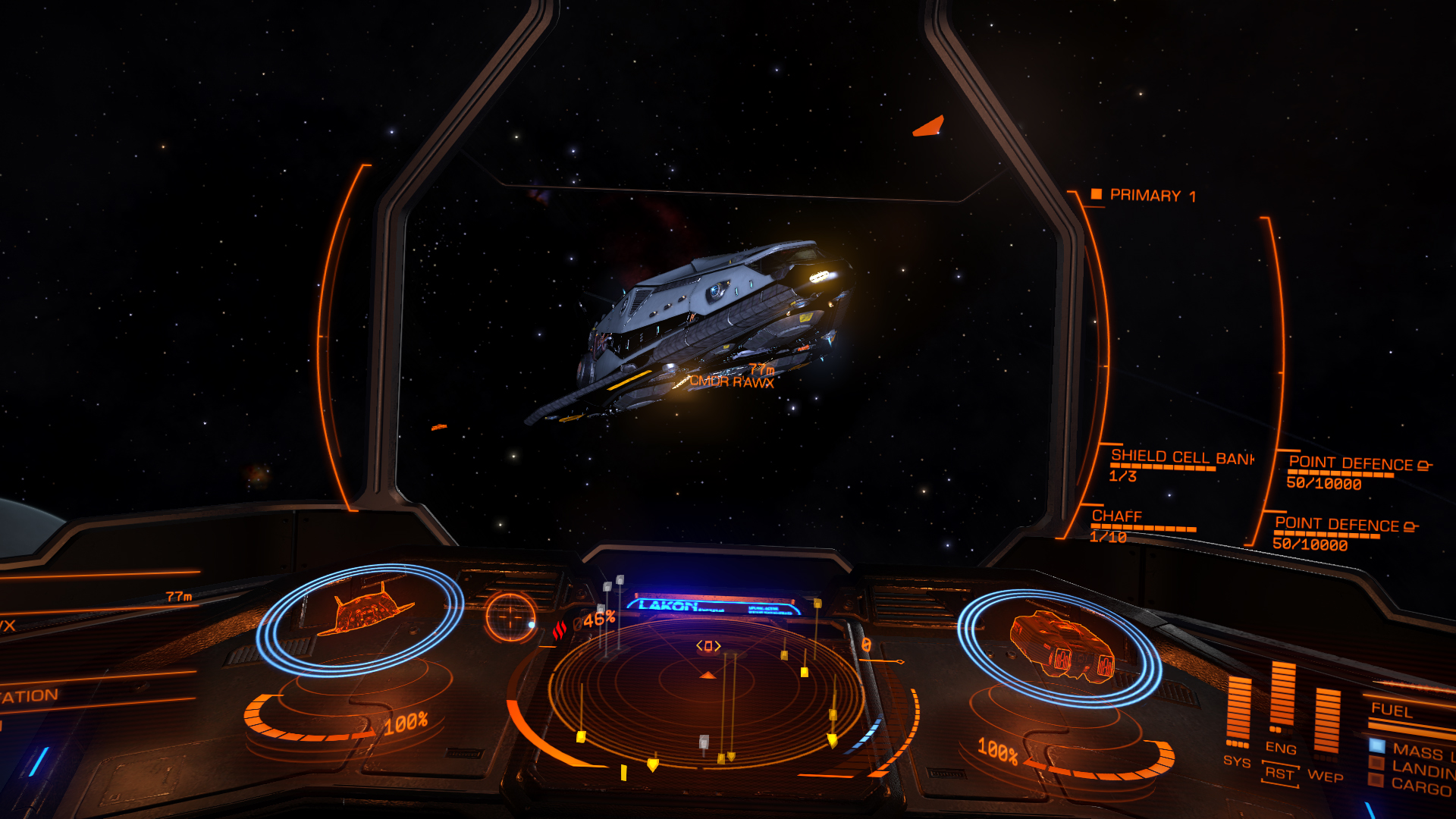Reset power distribution with RST
The width and height of the screenshot is (1456, 819).
pos(1279,773)
